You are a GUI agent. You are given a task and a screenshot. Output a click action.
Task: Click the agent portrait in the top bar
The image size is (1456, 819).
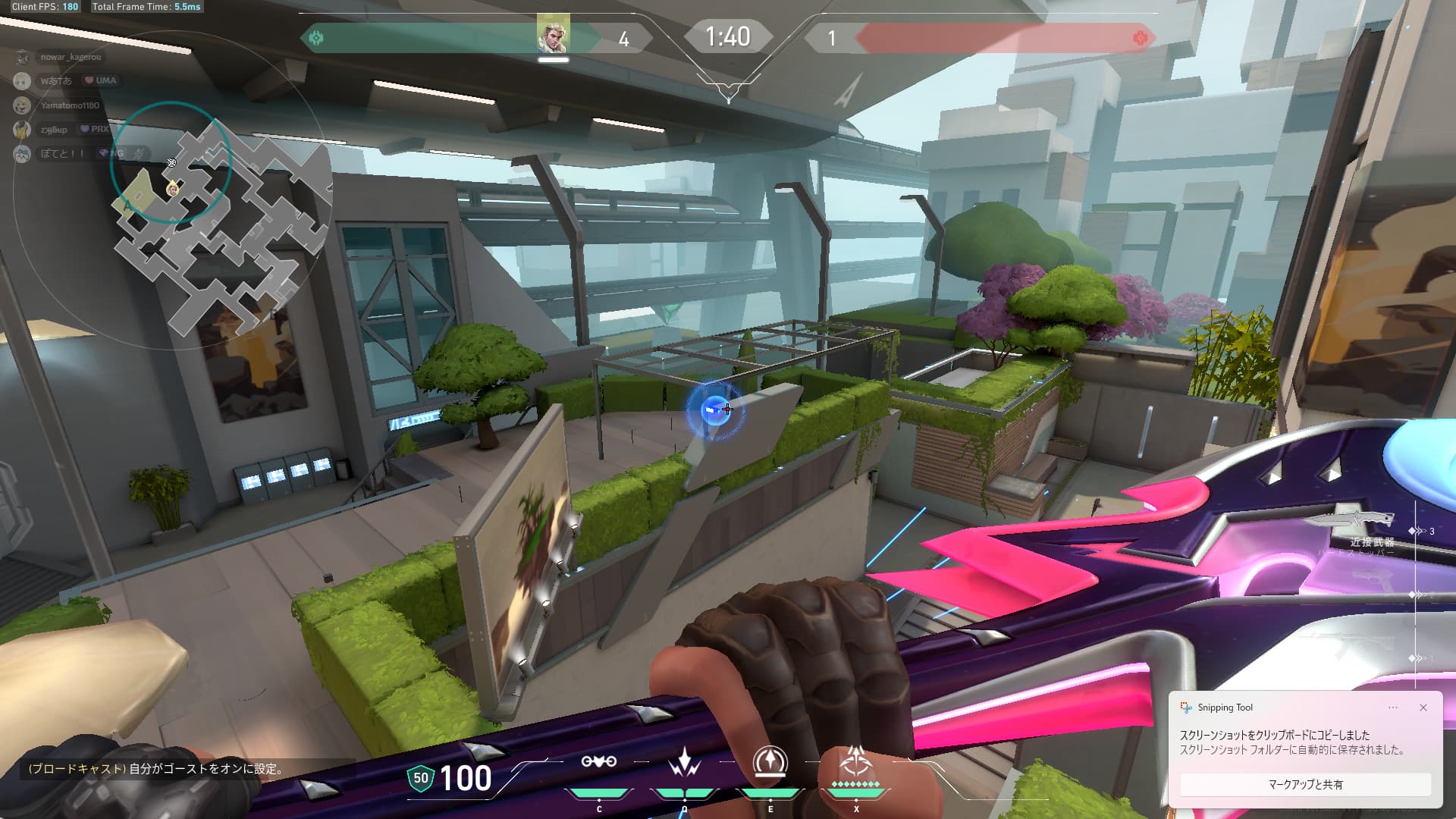[553, 34]
